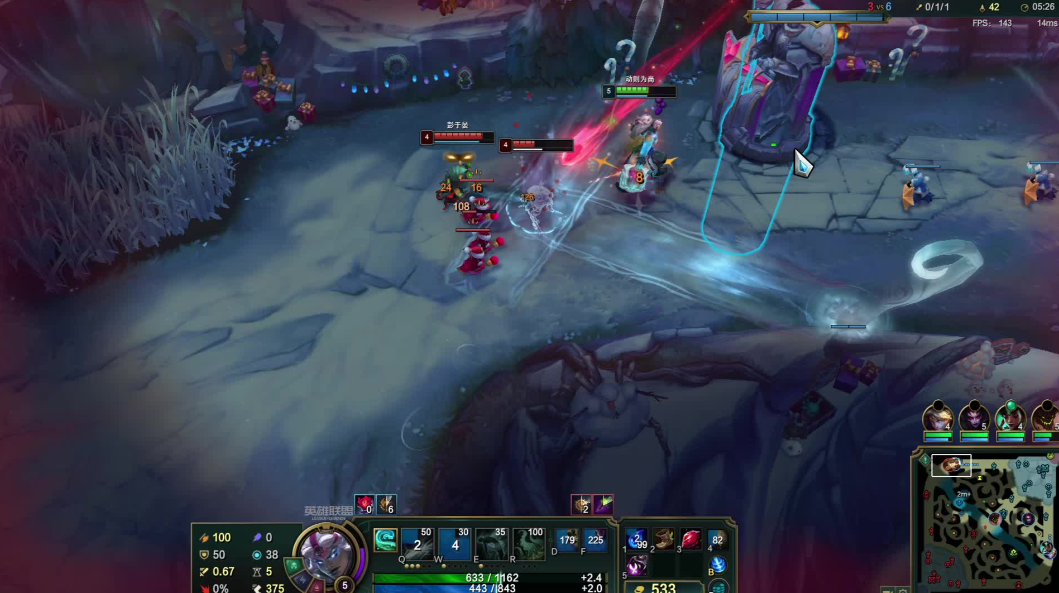The height and width of the screenshot is (593, 1059).
Task: Use the D summoner spell showing 179
Action: 568,542
